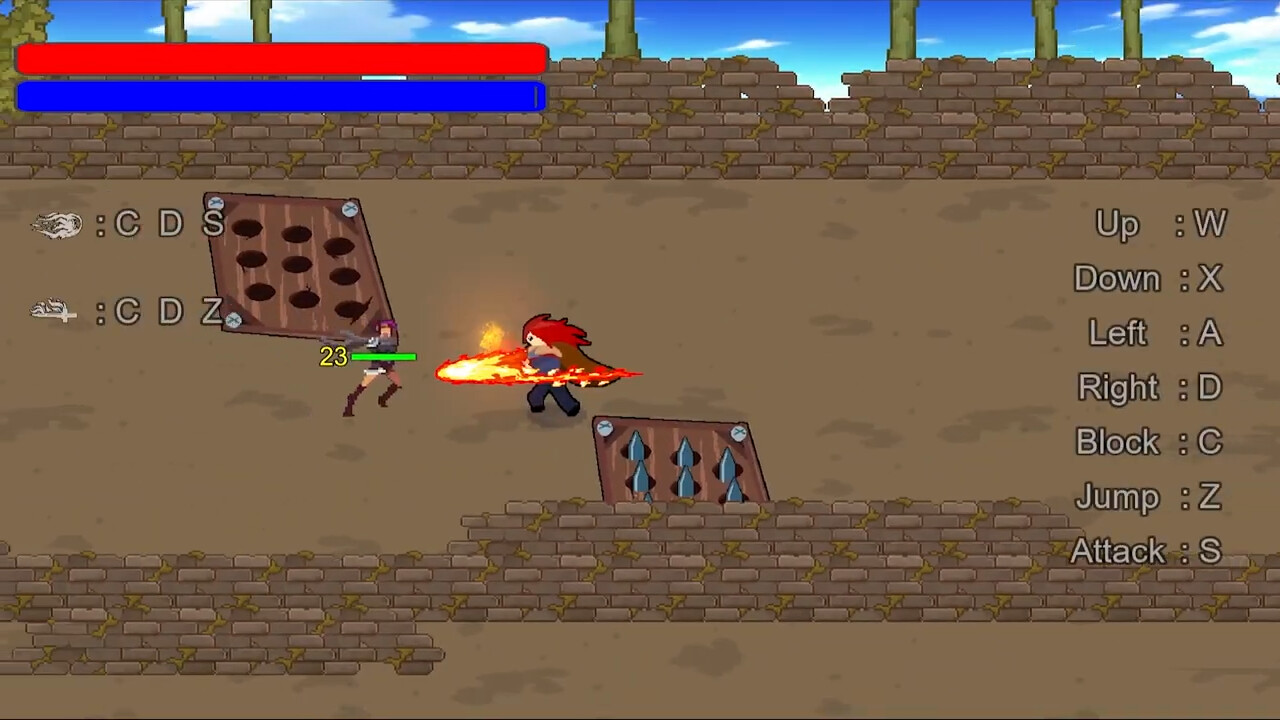
Task: Select the fireball skill icon
Action: tap(57, 224)
